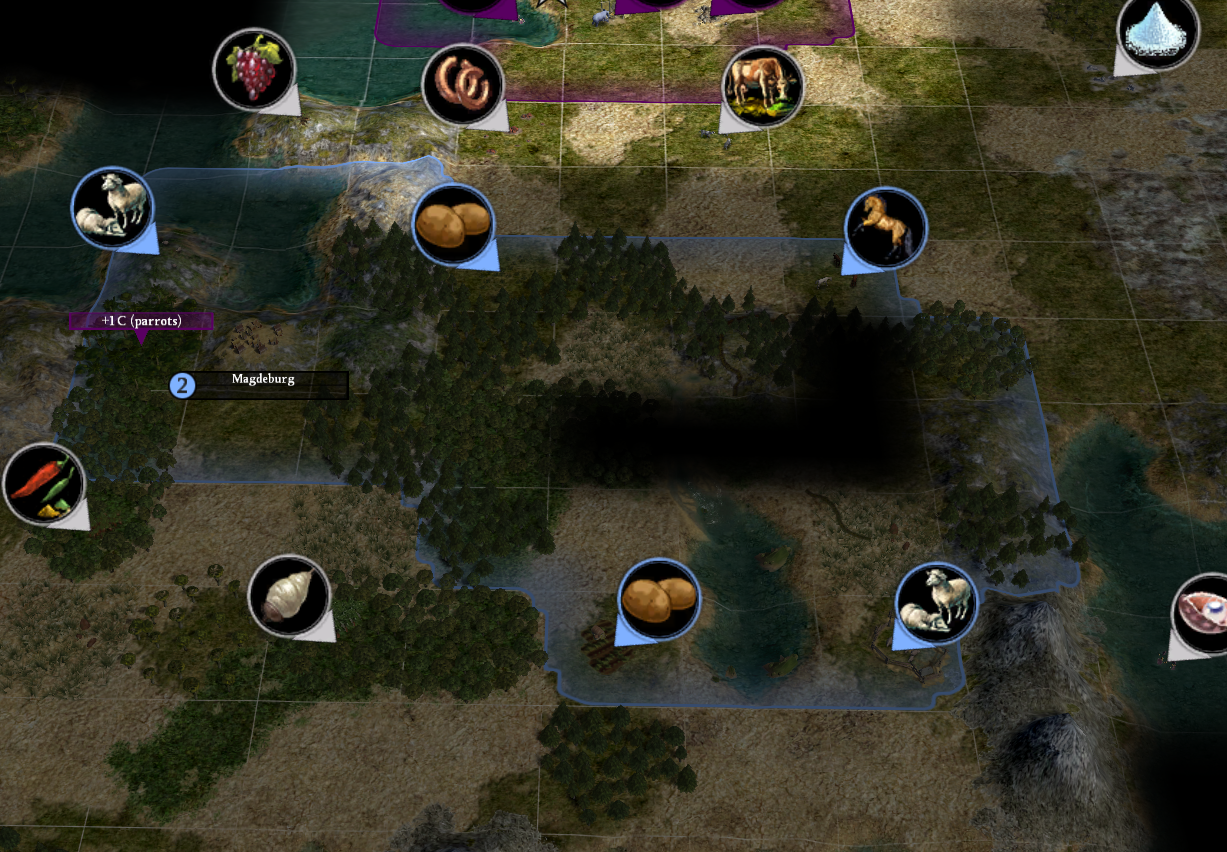
Task: Open the Magdeburg city name bar
Action: 262,383
